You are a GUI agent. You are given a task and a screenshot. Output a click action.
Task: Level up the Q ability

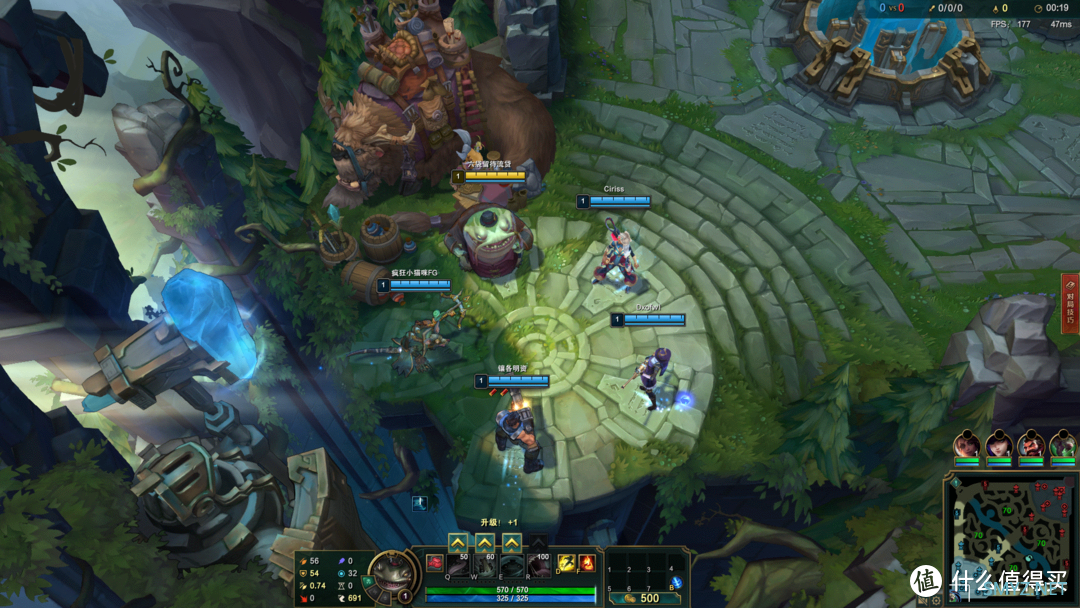tap(458, 543)
